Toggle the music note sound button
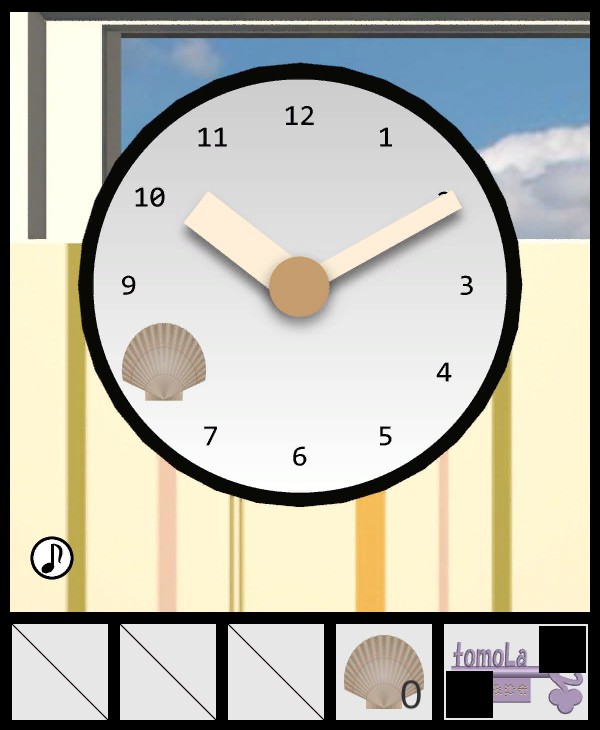This screenshot has width=600, height=730. click(52, 557)
